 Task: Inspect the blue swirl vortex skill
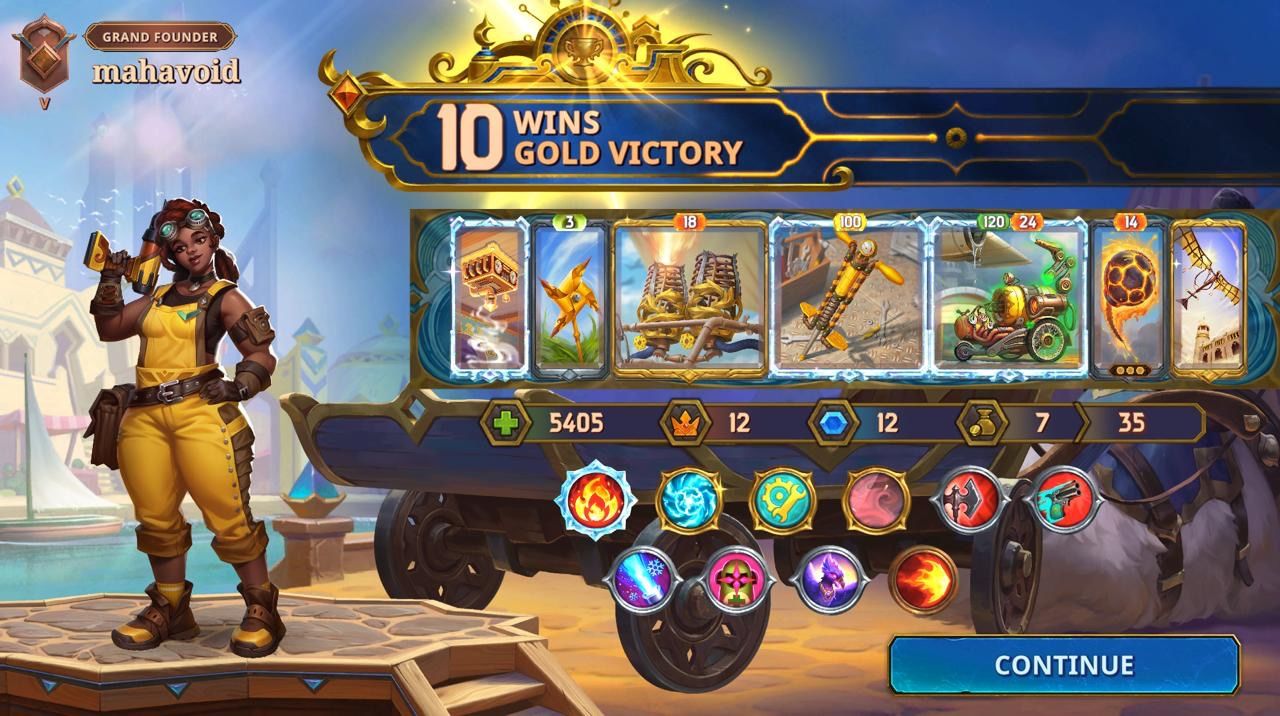tap(689, 499)
